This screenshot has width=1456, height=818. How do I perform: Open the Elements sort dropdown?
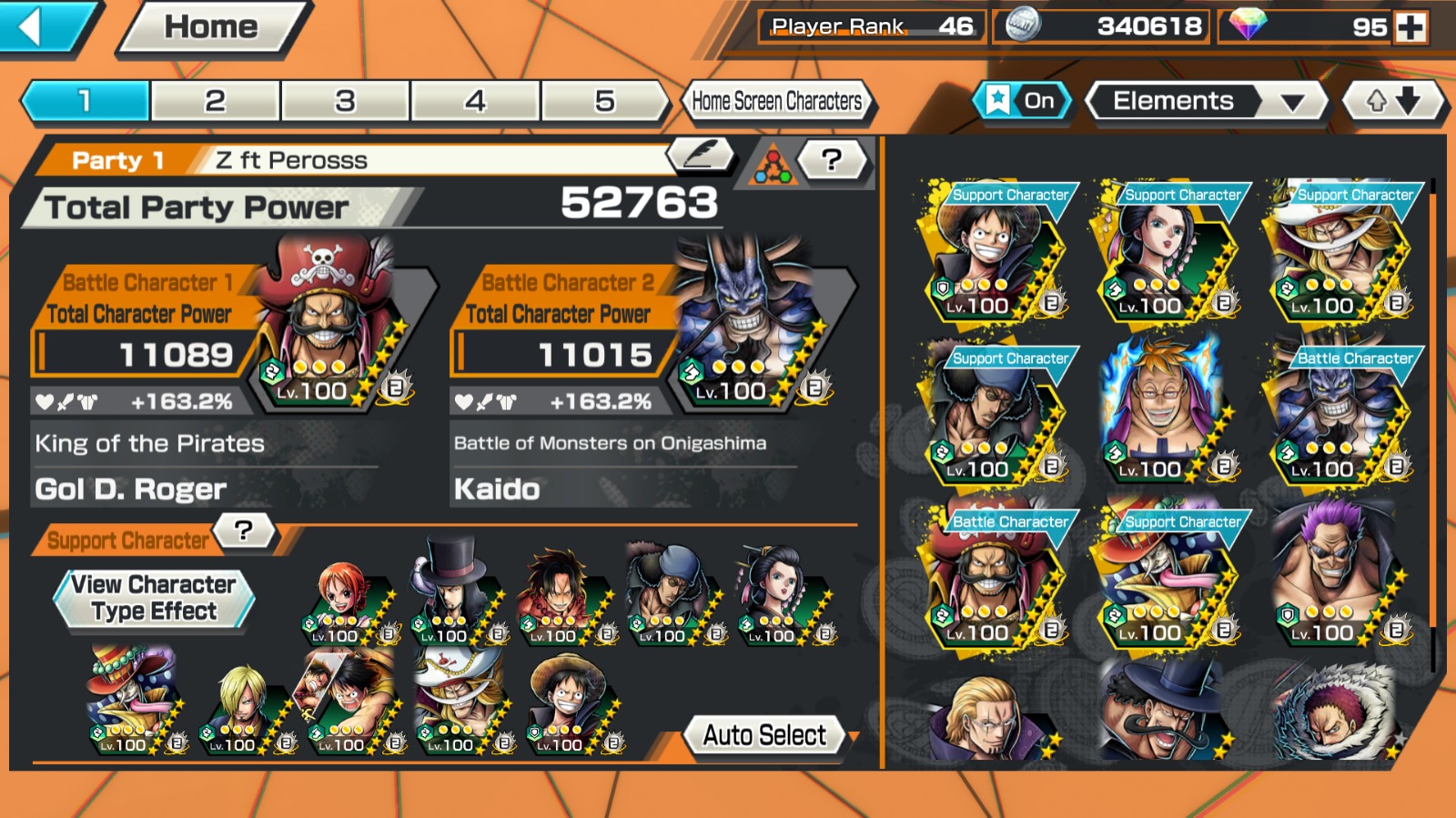coord(1206,101)
